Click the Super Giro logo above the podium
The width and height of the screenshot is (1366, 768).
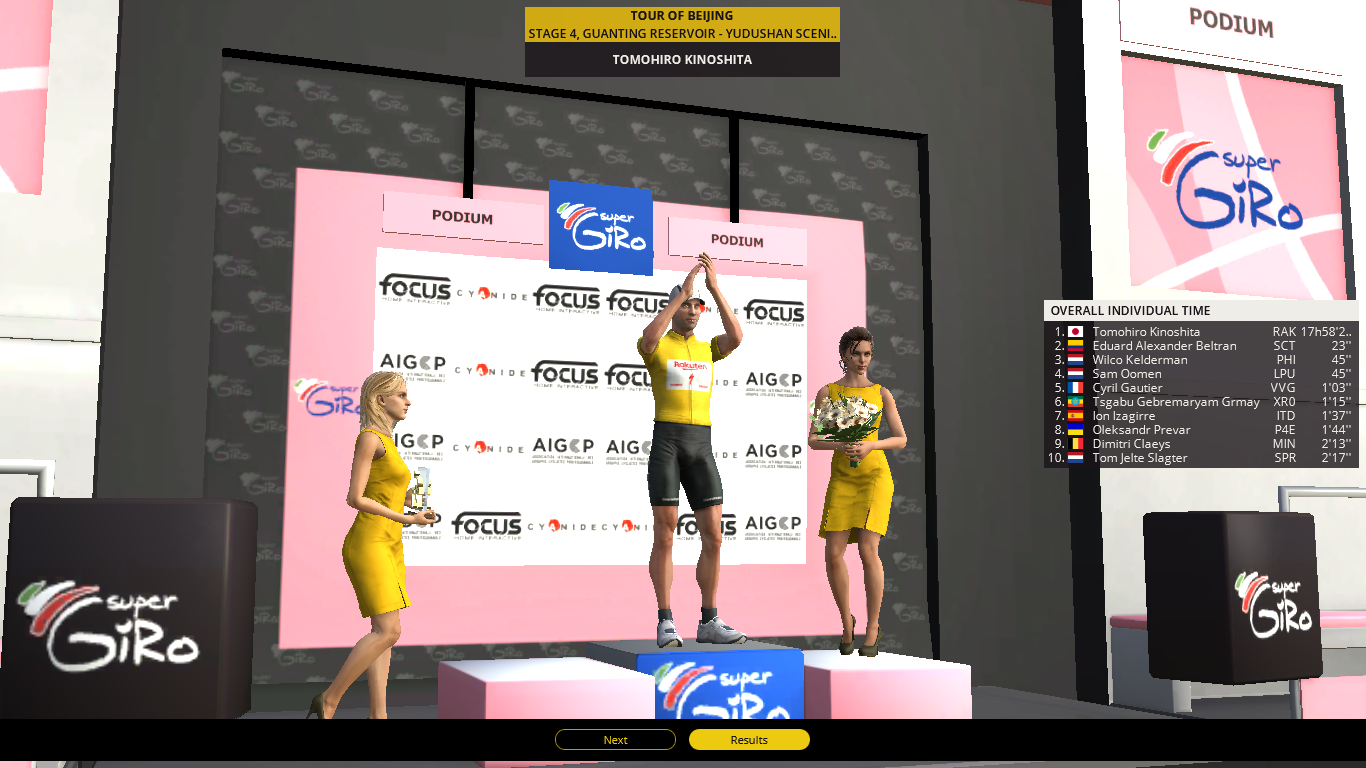(601, 228)
